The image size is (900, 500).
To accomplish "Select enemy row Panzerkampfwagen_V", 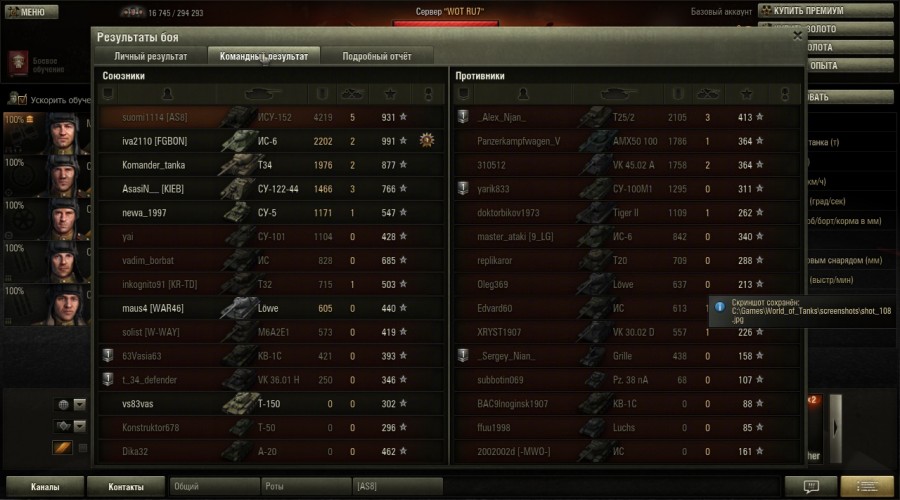I will tap(626, 141).
